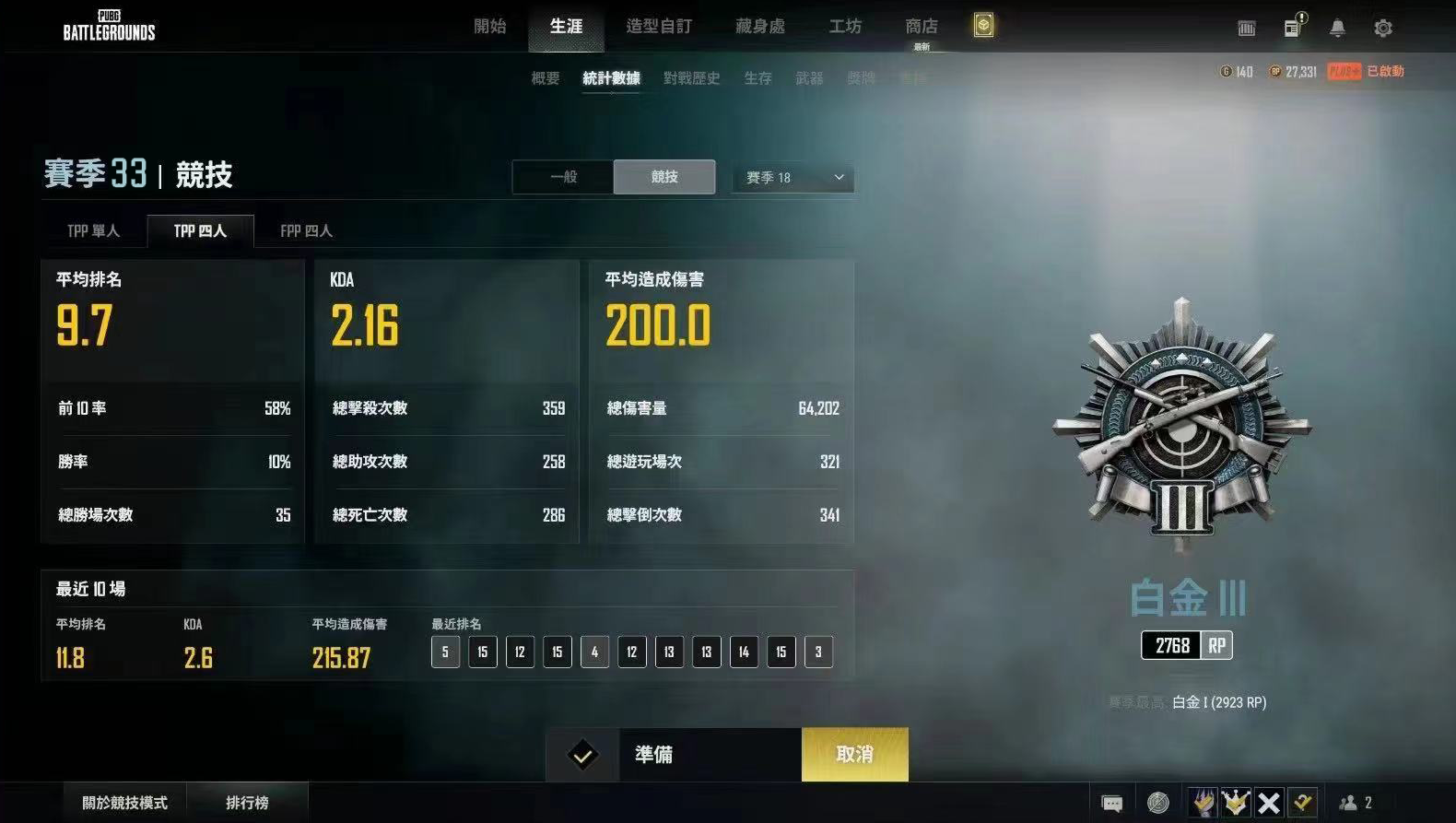This screenshot has width=1456, height=823.
Task: Switch stats view to 一般
Action: [x=564, y=177]
